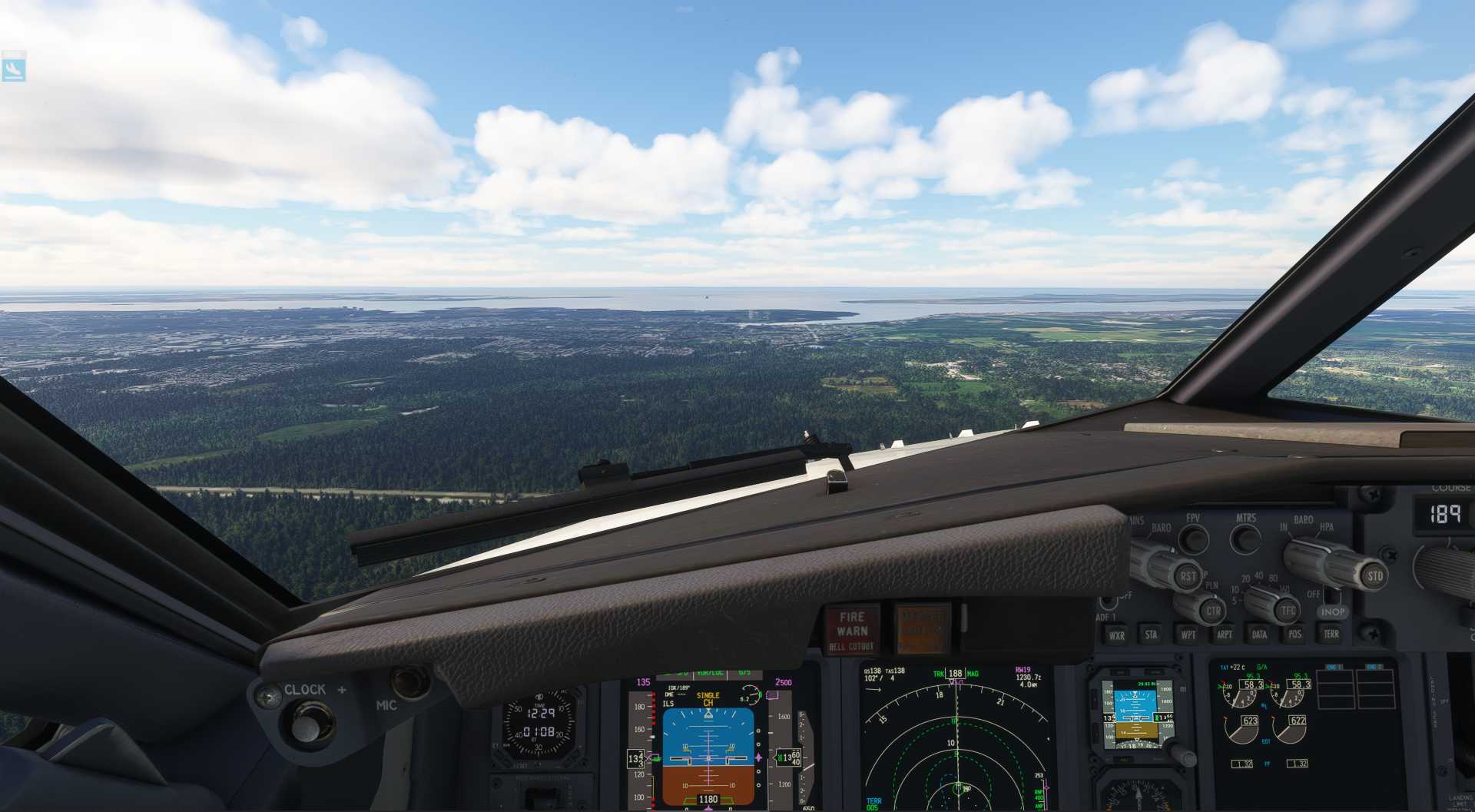Reset the amber master caution light
The width and height of the screenshot is (1475, 812).
pos(923,628)
